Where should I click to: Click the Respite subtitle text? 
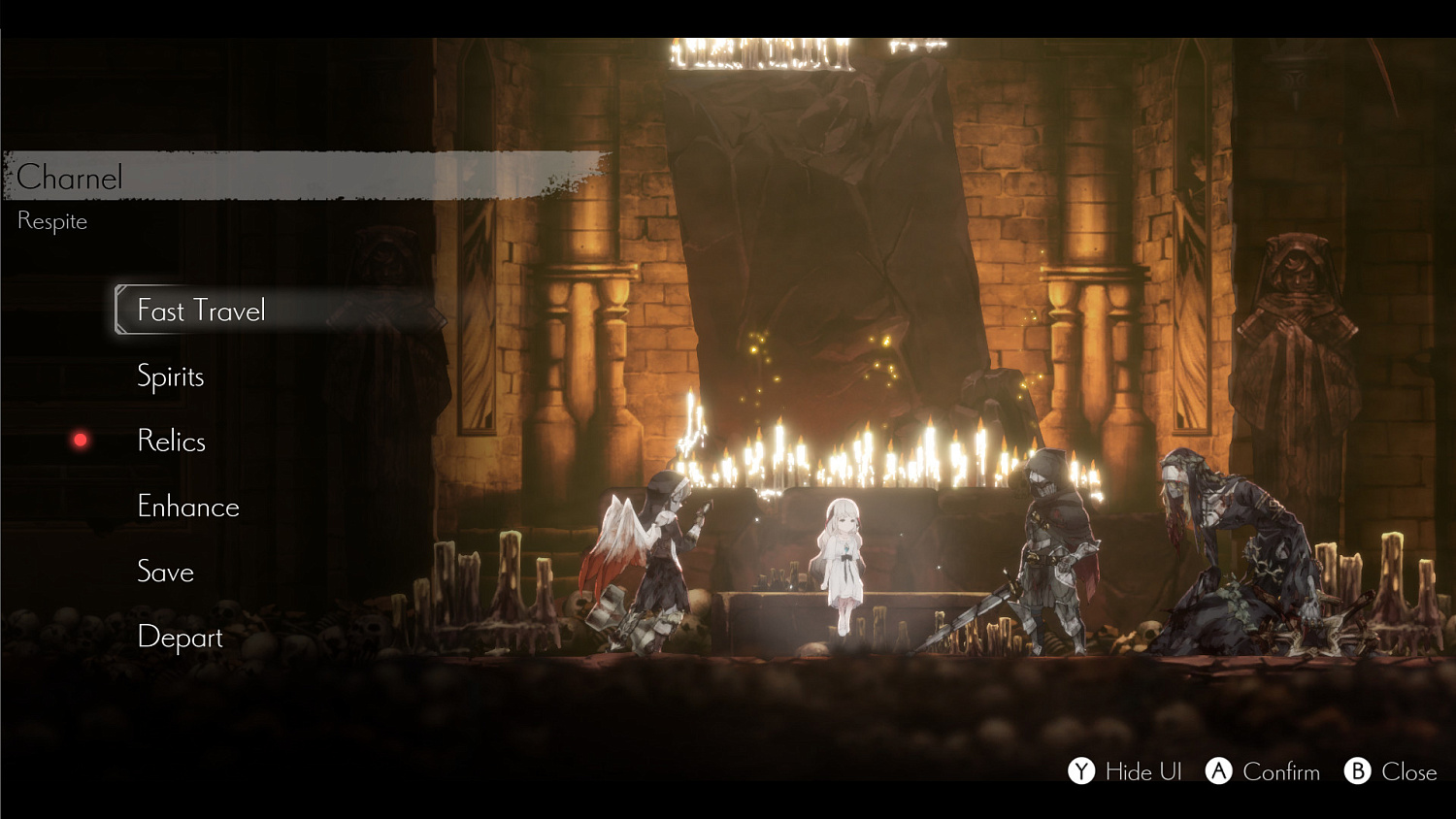pyautogui.click(x=50, y=220)
